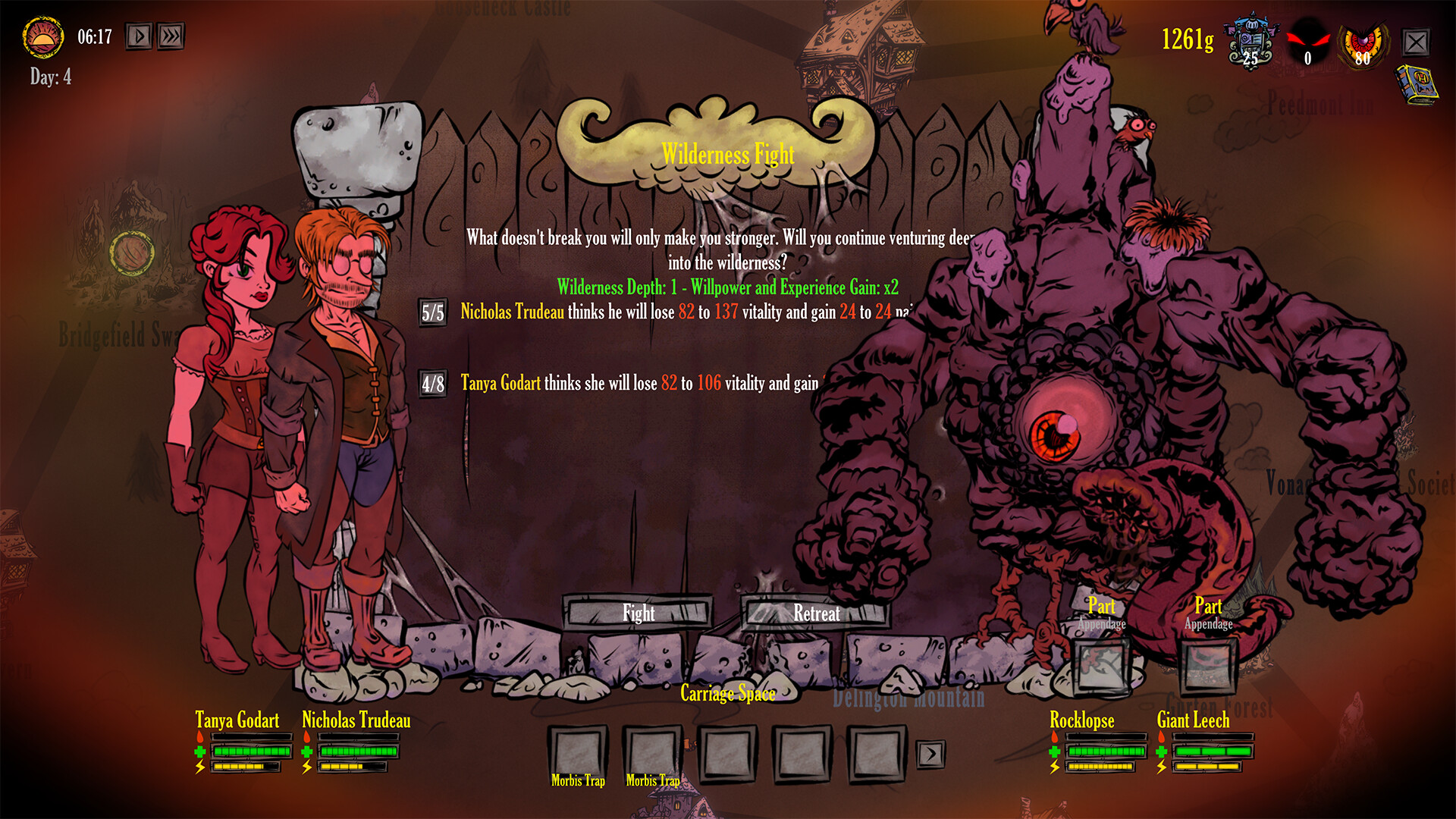Select the Giant Leech part appendage slot
This screenshot has width=1456, height=819.
[x=1208, y=666]
